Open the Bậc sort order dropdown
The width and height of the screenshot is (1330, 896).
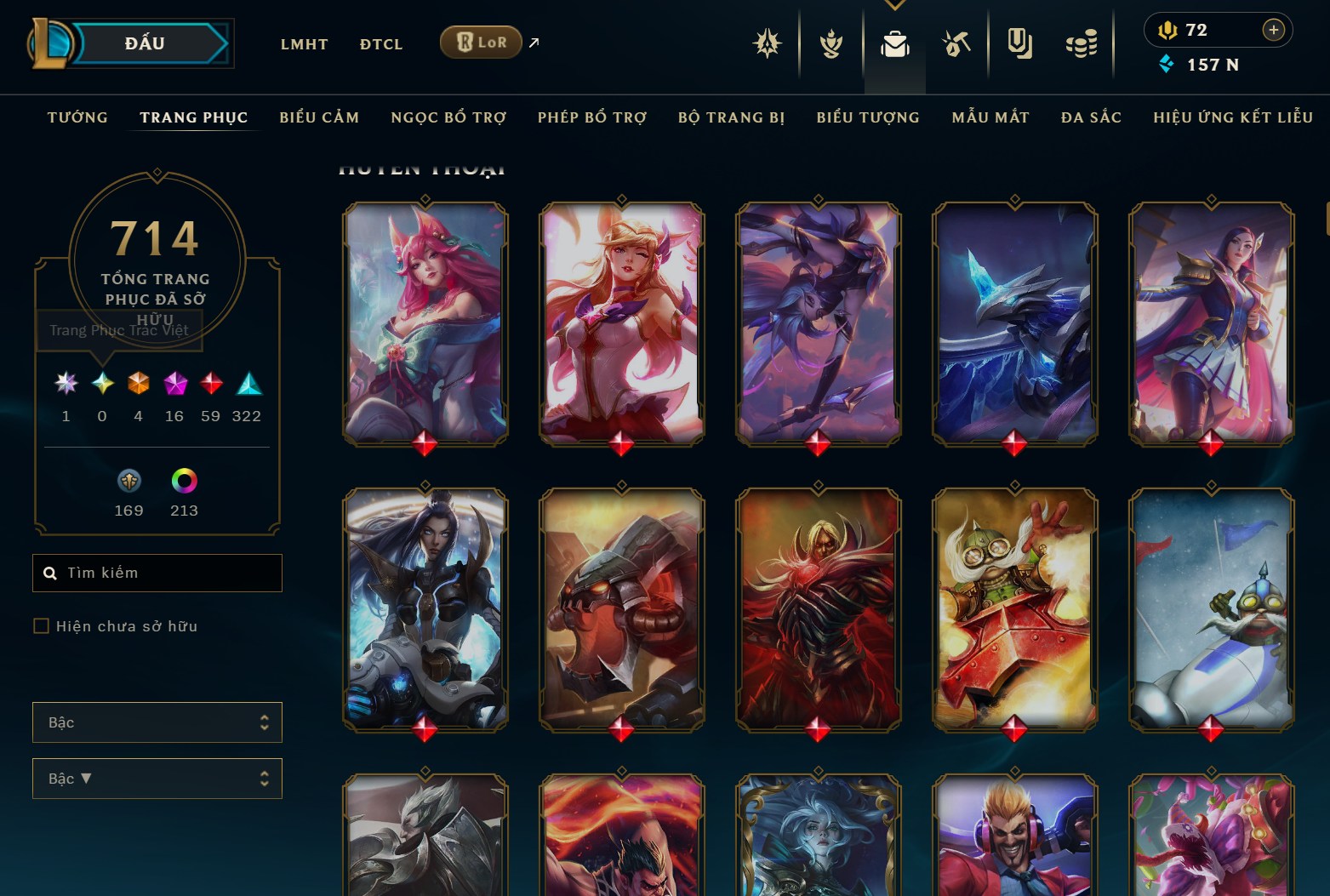point(157,778)
